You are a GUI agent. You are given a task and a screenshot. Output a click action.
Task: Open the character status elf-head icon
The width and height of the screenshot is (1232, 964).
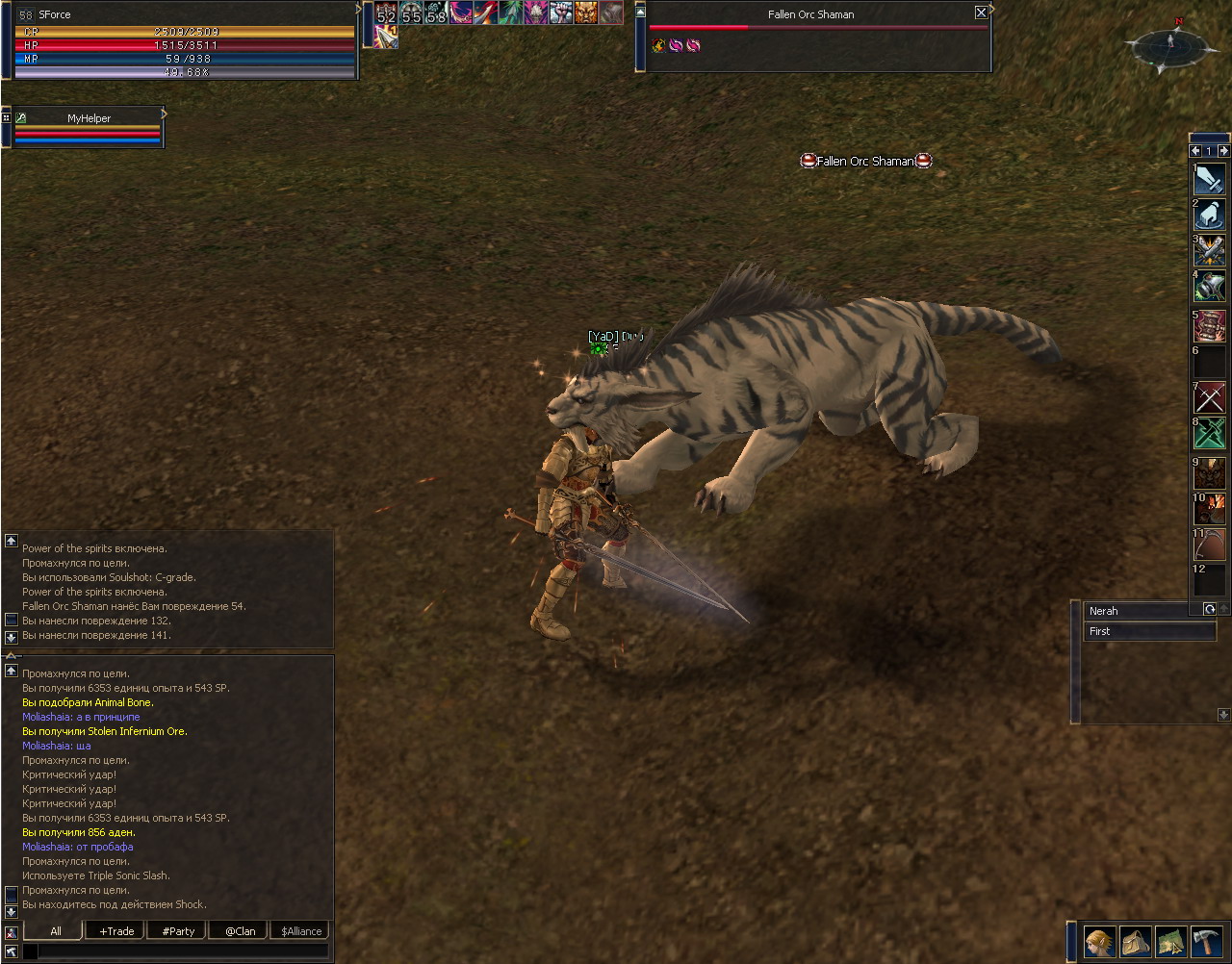coord(1100,940)
